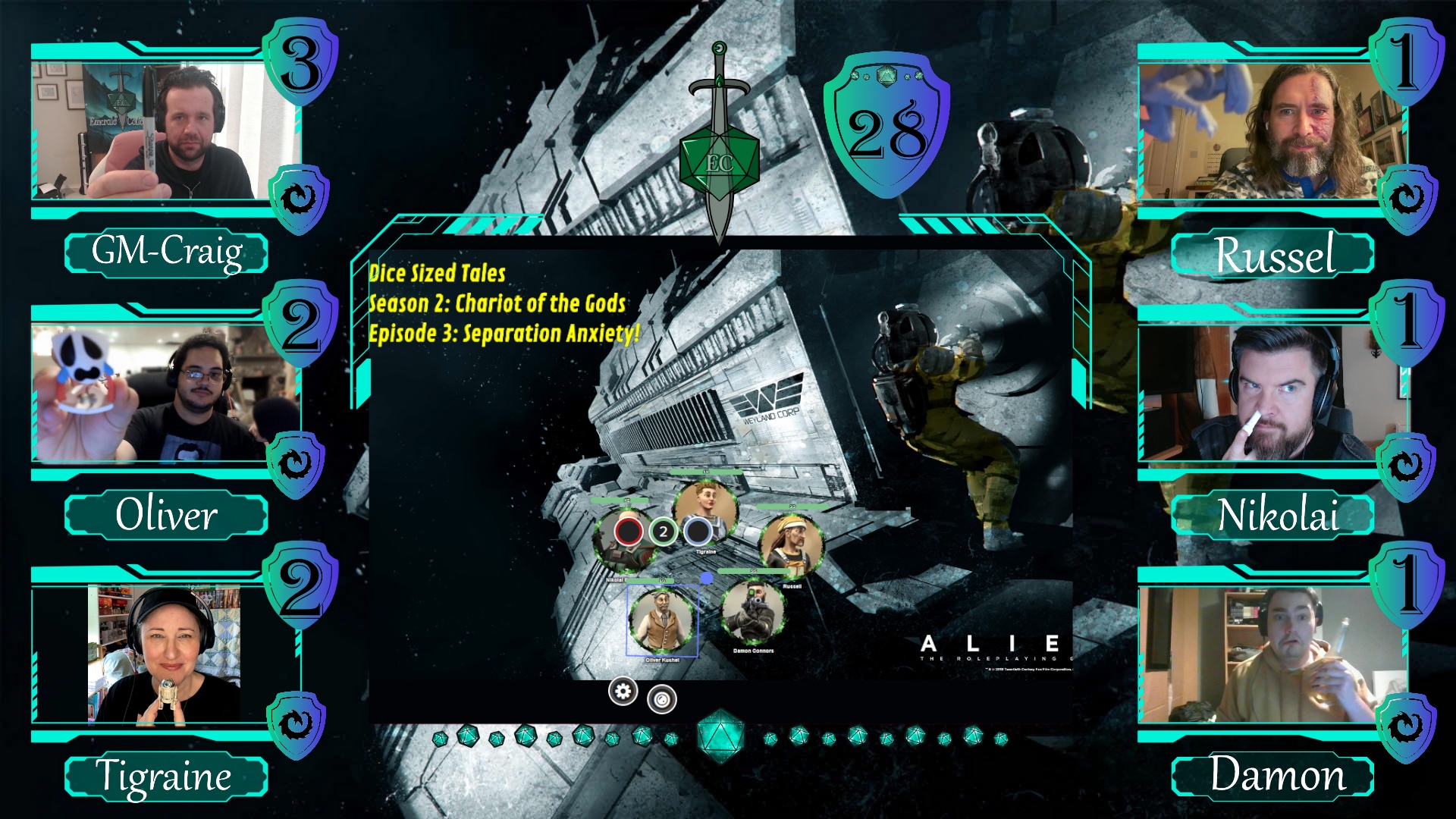Click the blue-ringed token bar bubble

(x=697, y=532)
